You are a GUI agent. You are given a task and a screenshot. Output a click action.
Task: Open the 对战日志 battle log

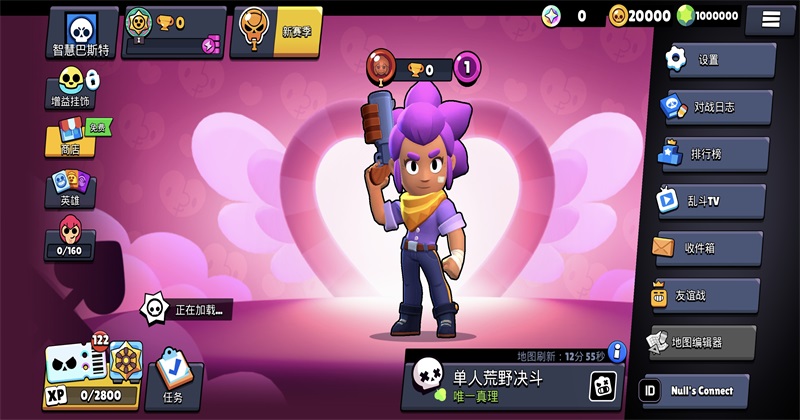coord(717,107)
